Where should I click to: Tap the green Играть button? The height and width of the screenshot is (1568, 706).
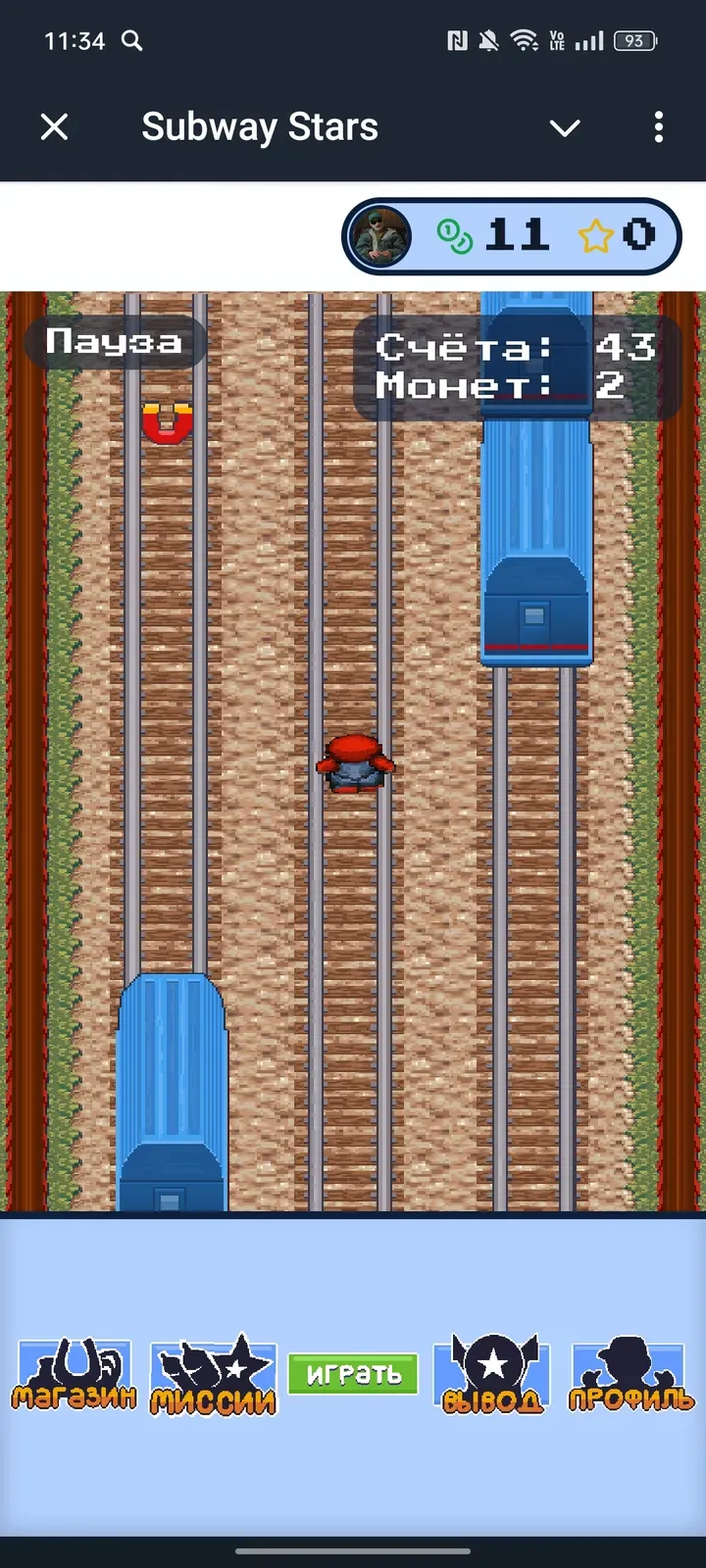click(x=353, y=1374)
